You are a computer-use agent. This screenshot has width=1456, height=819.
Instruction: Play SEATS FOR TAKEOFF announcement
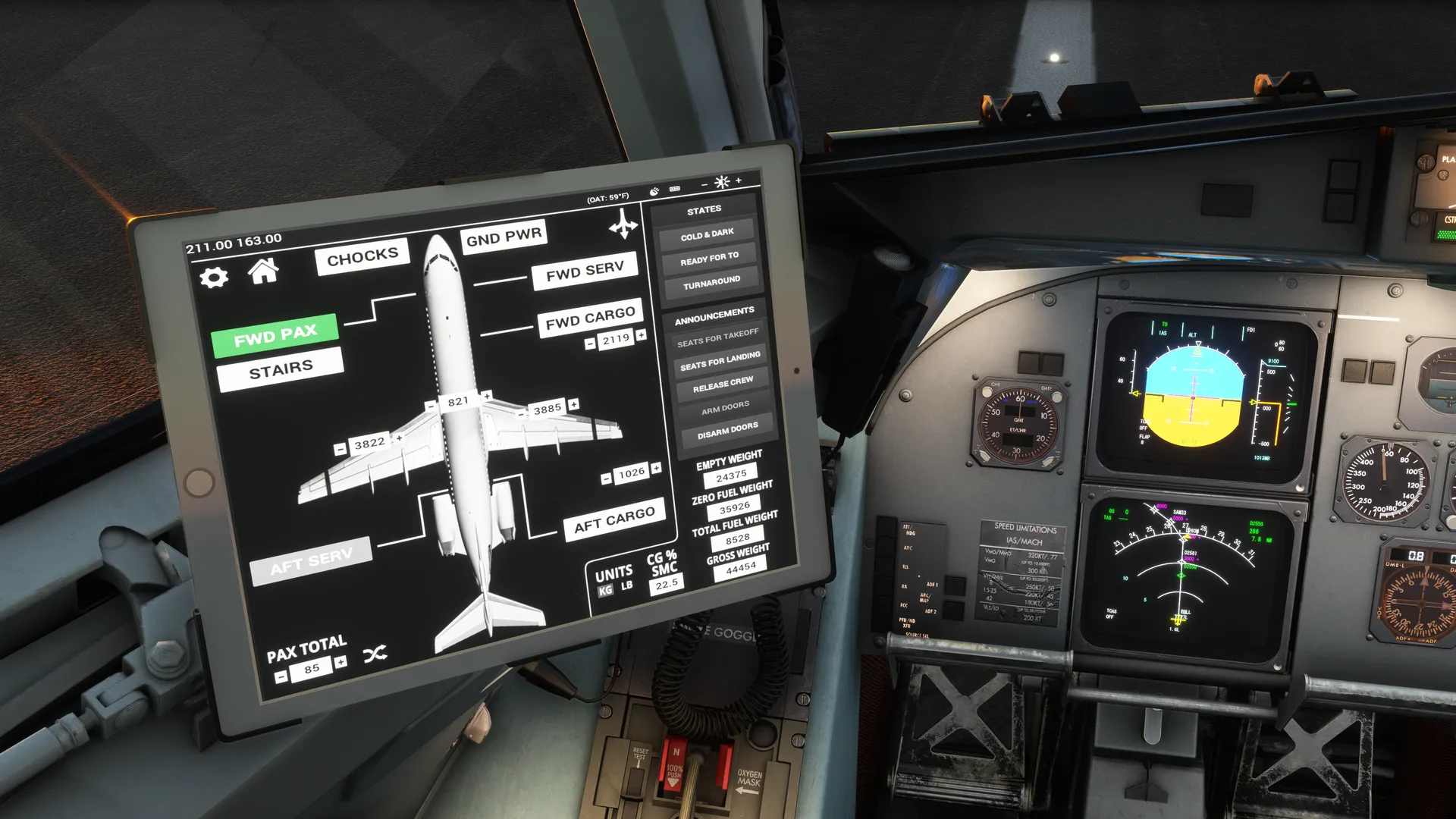[x=717, y=337]
